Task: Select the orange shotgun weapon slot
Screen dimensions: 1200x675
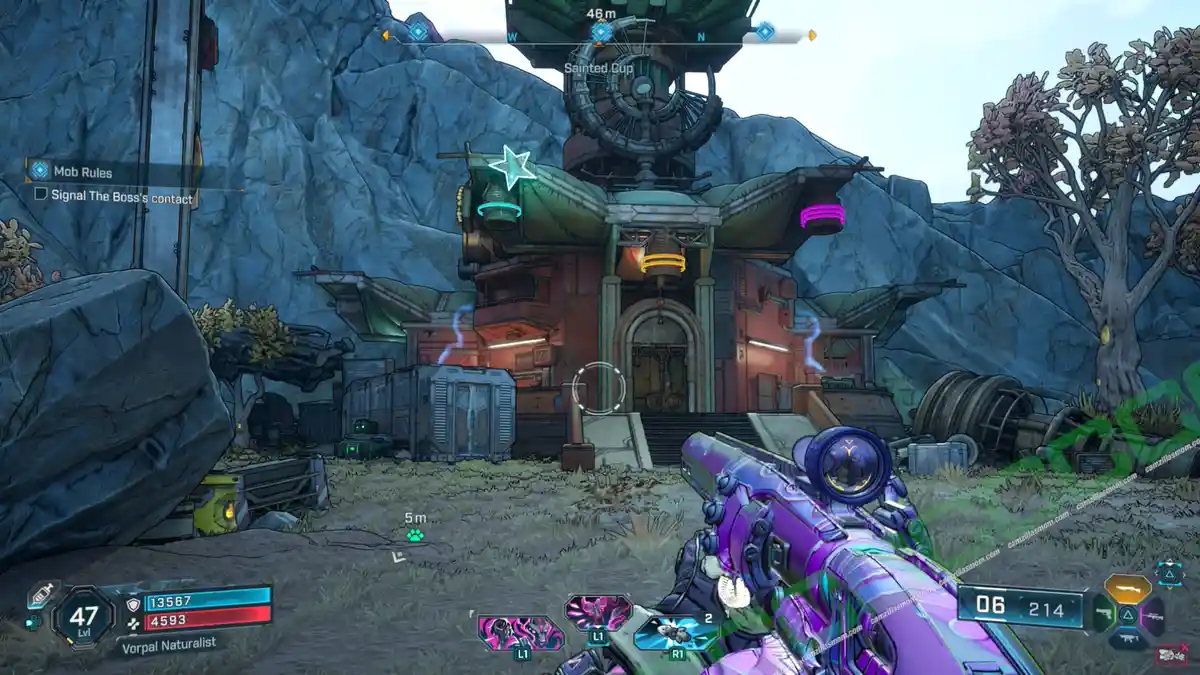Action: point(1127,587)
